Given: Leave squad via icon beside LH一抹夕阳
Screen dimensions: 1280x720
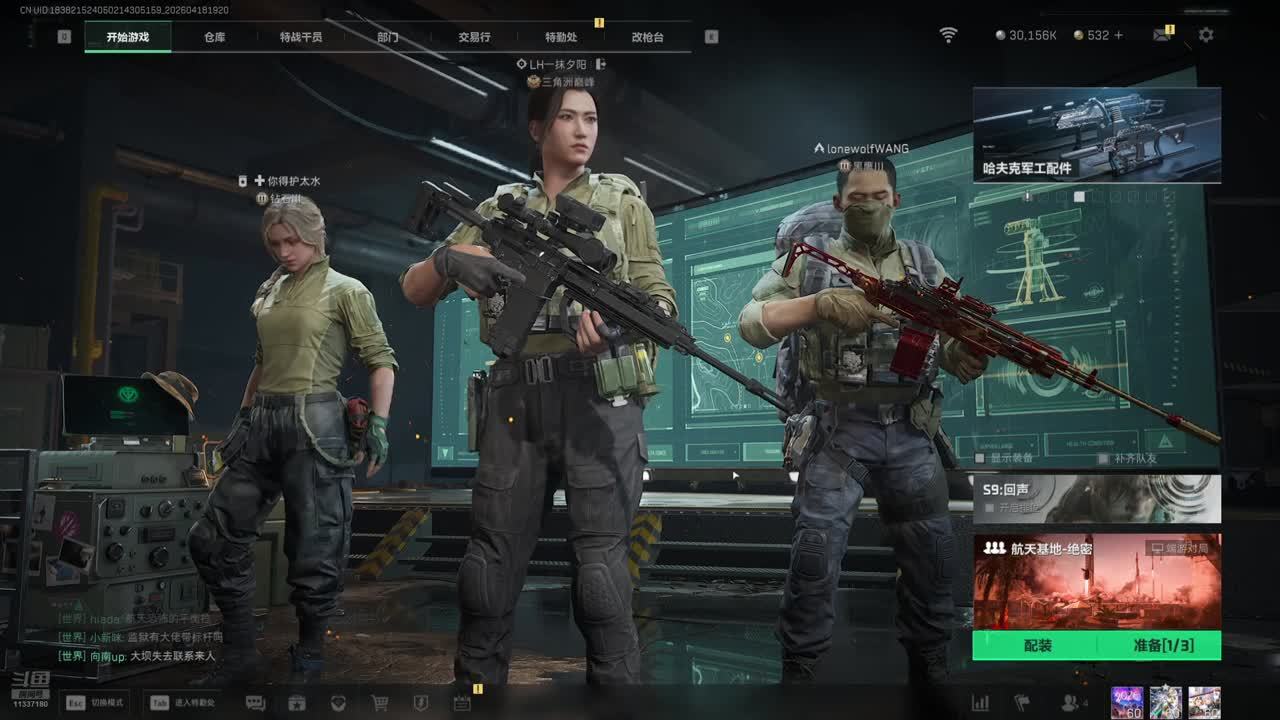Looking at the screenshot, I should click(601, 64).
